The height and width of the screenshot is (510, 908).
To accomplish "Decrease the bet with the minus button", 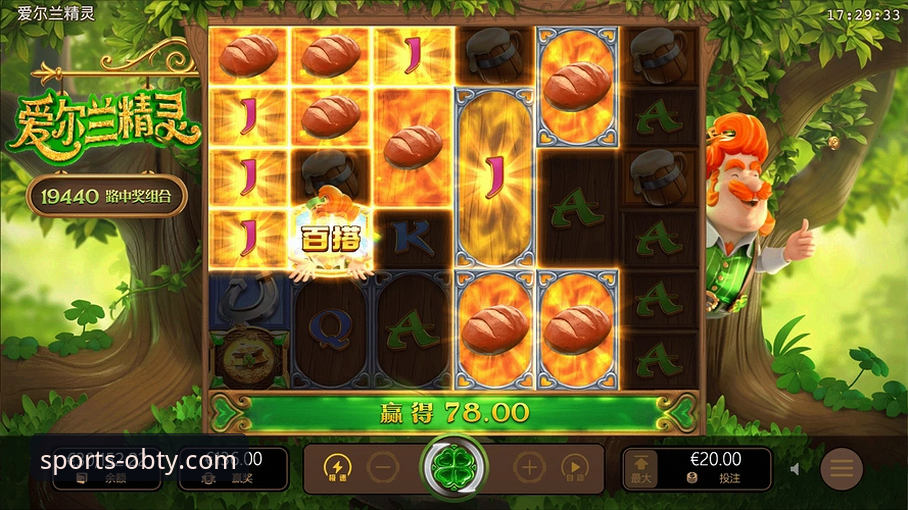I will tap(382, 467).
